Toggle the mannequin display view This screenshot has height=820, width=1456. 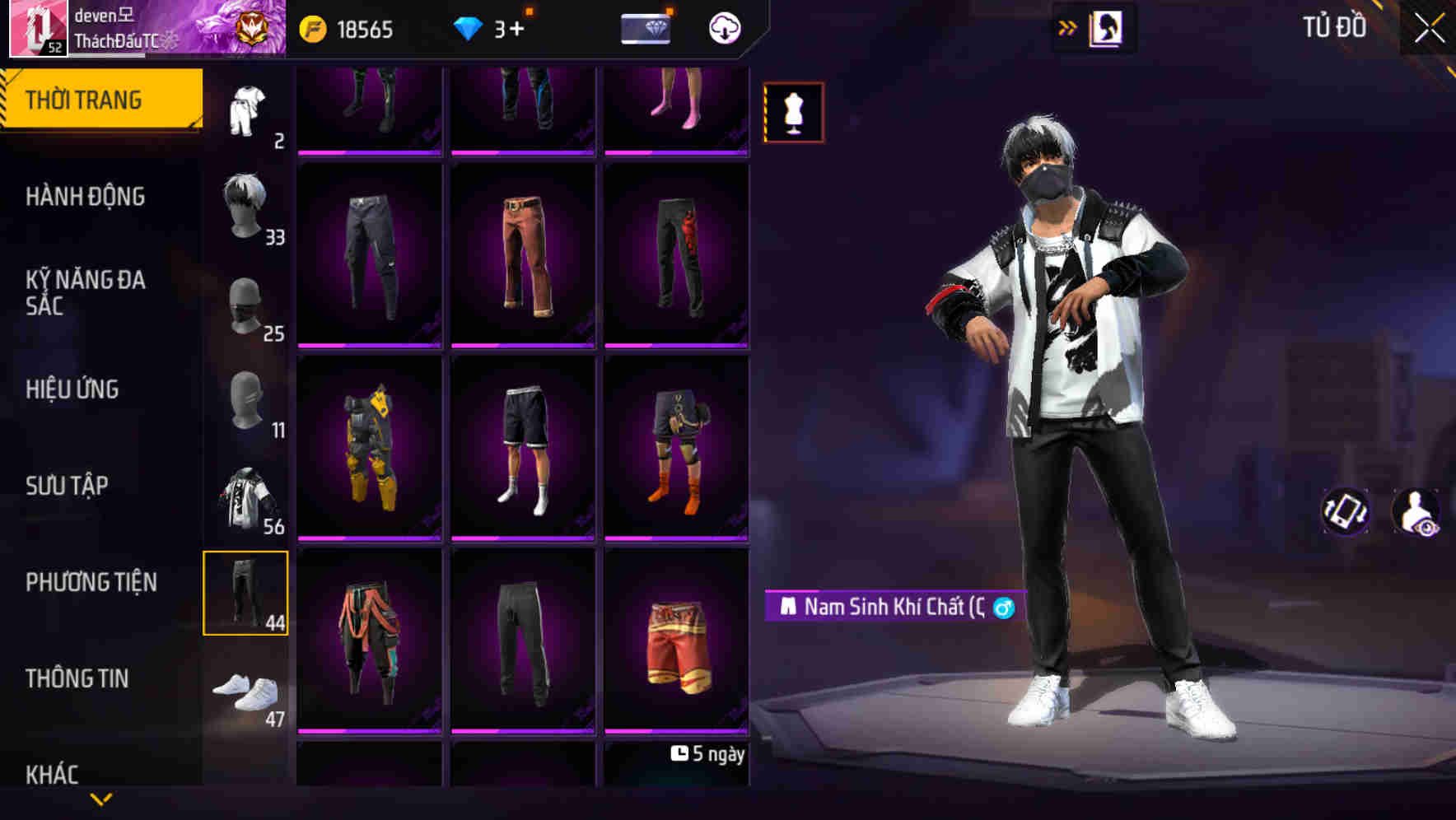click(793, 113)
